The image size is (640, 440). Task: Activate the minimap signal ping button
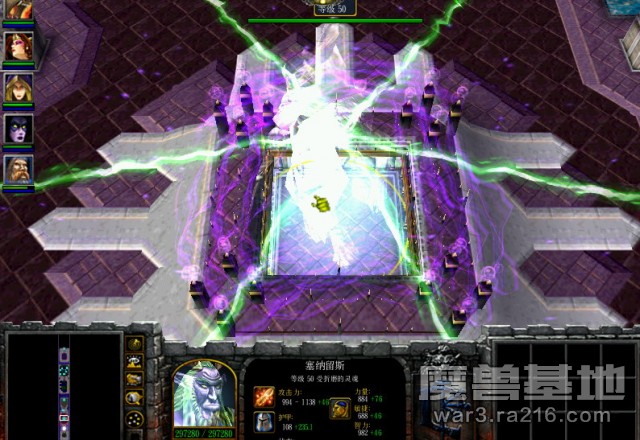135,345
